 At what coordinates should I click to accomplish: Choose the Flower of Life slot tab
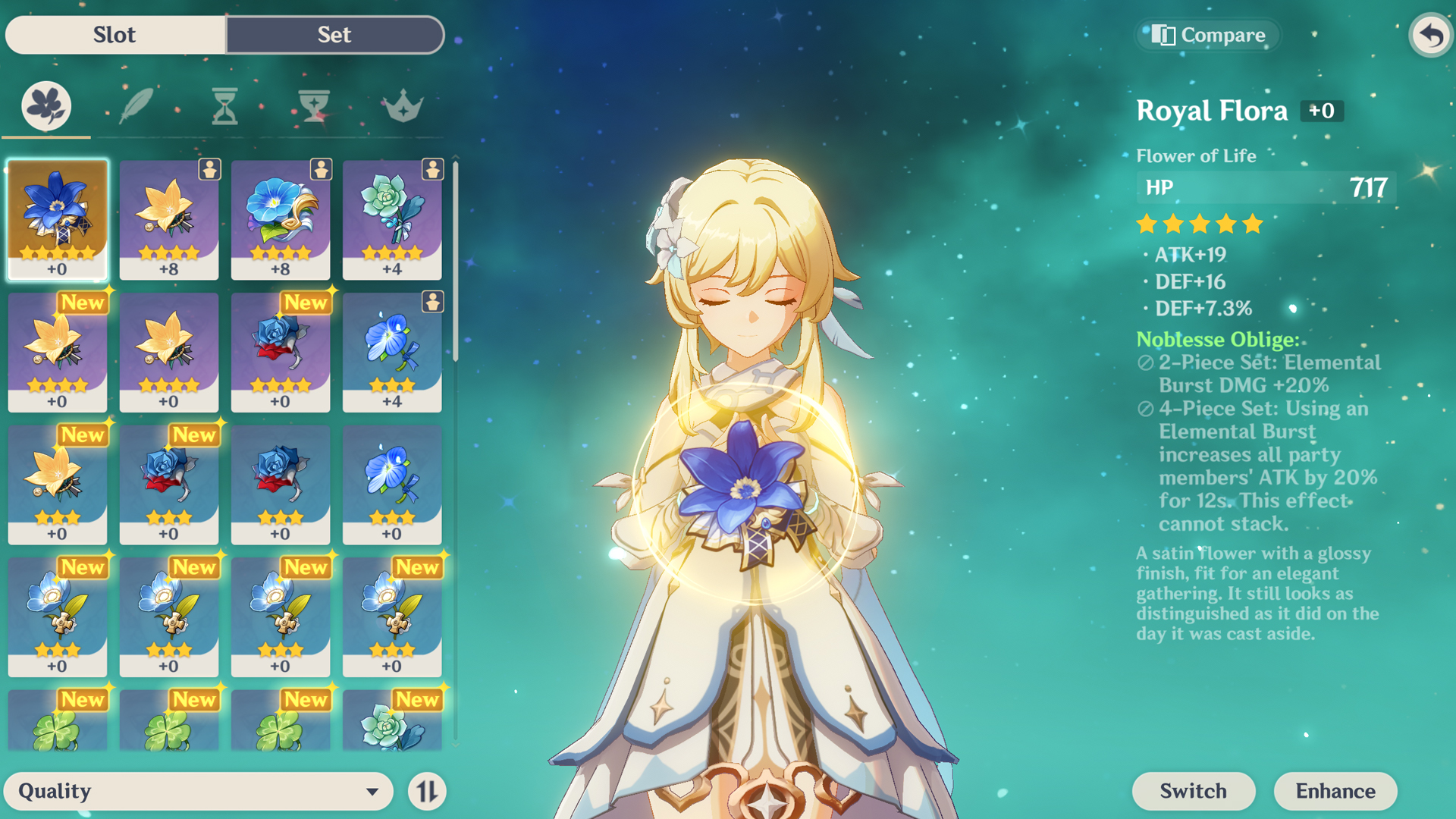coord(46,106)
